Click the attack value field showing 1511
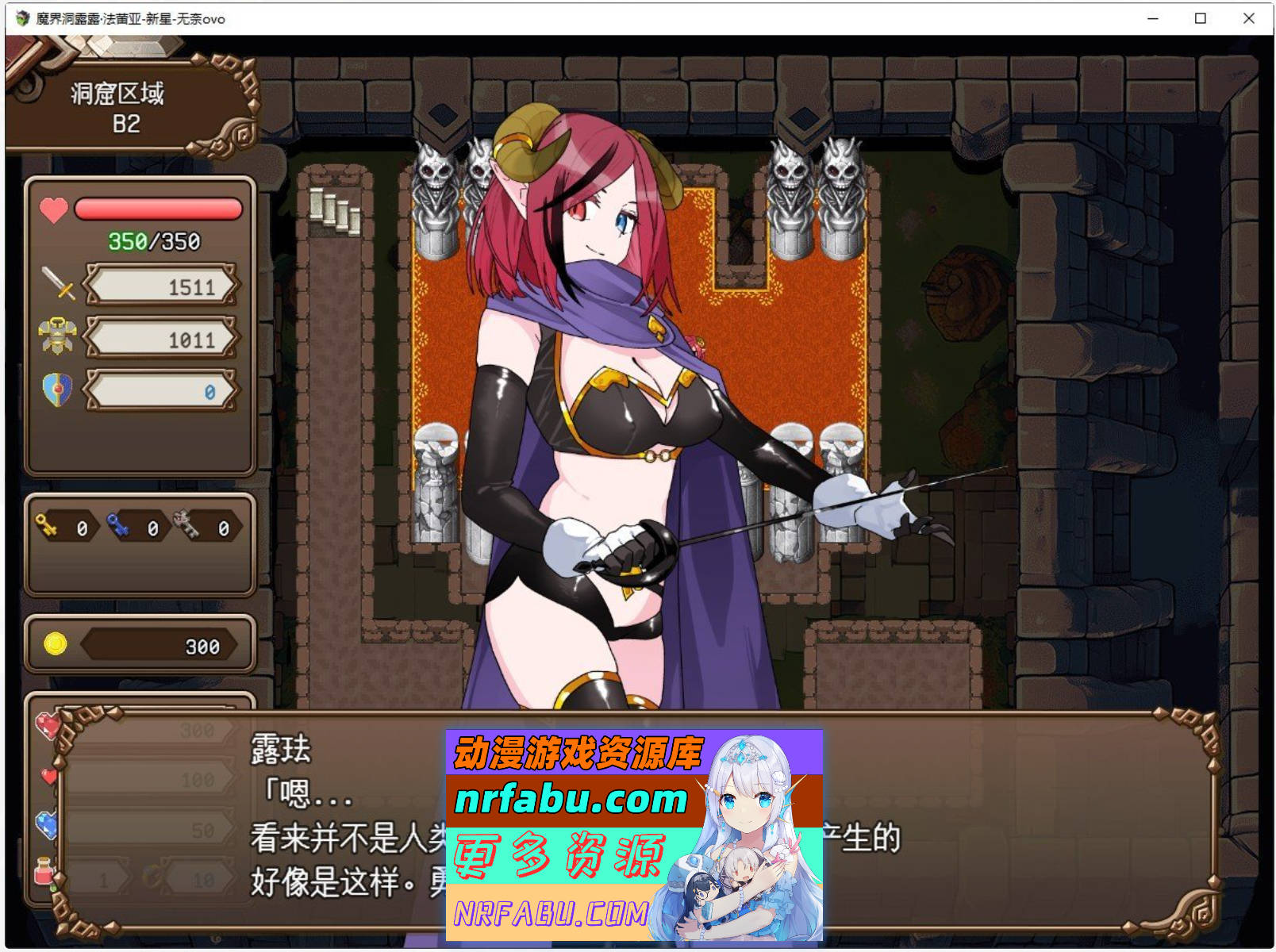This screenshot has height=952, width=1276. 161,286
